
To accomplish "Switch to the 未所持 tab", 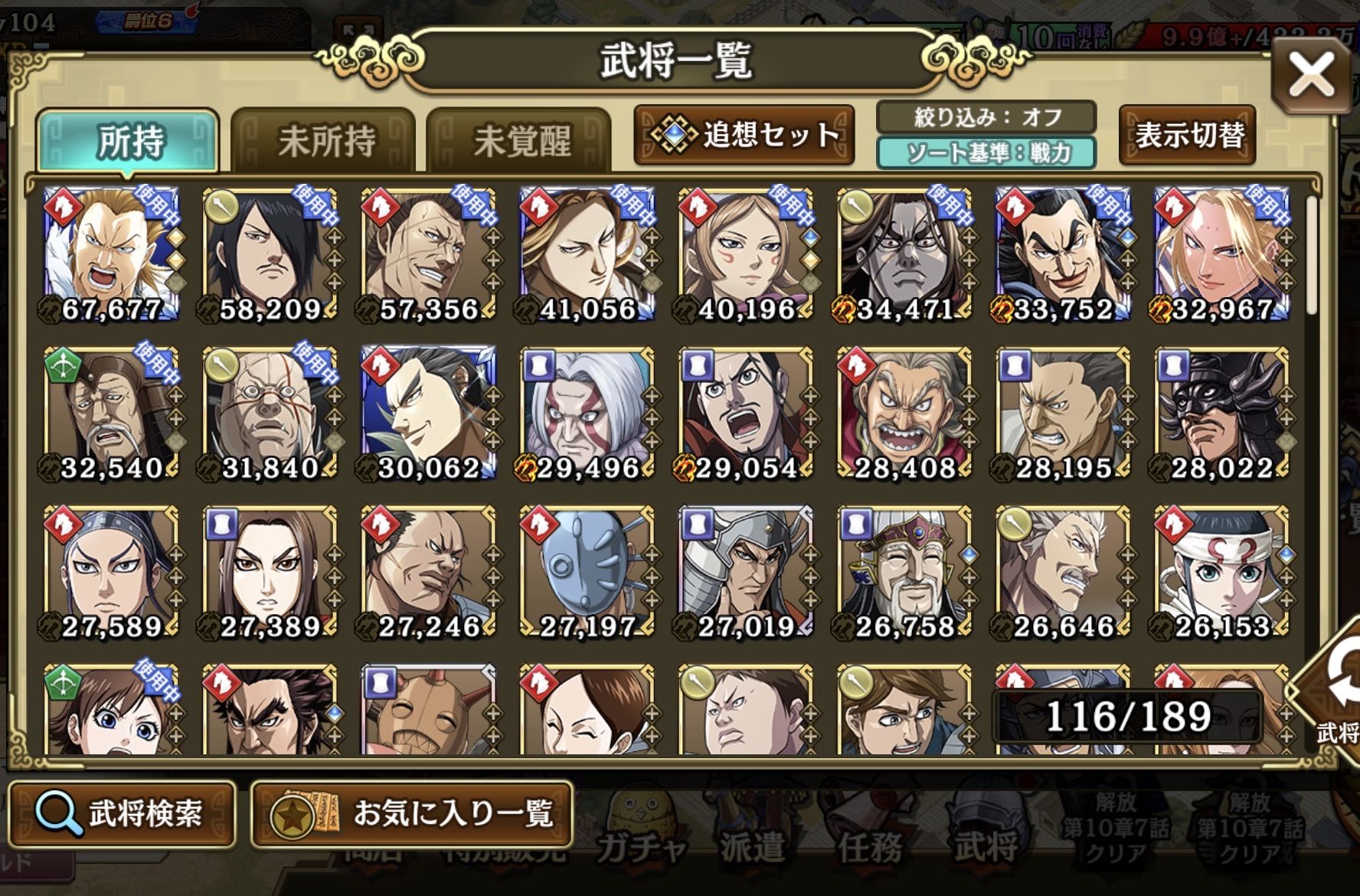I will (324, 141).
